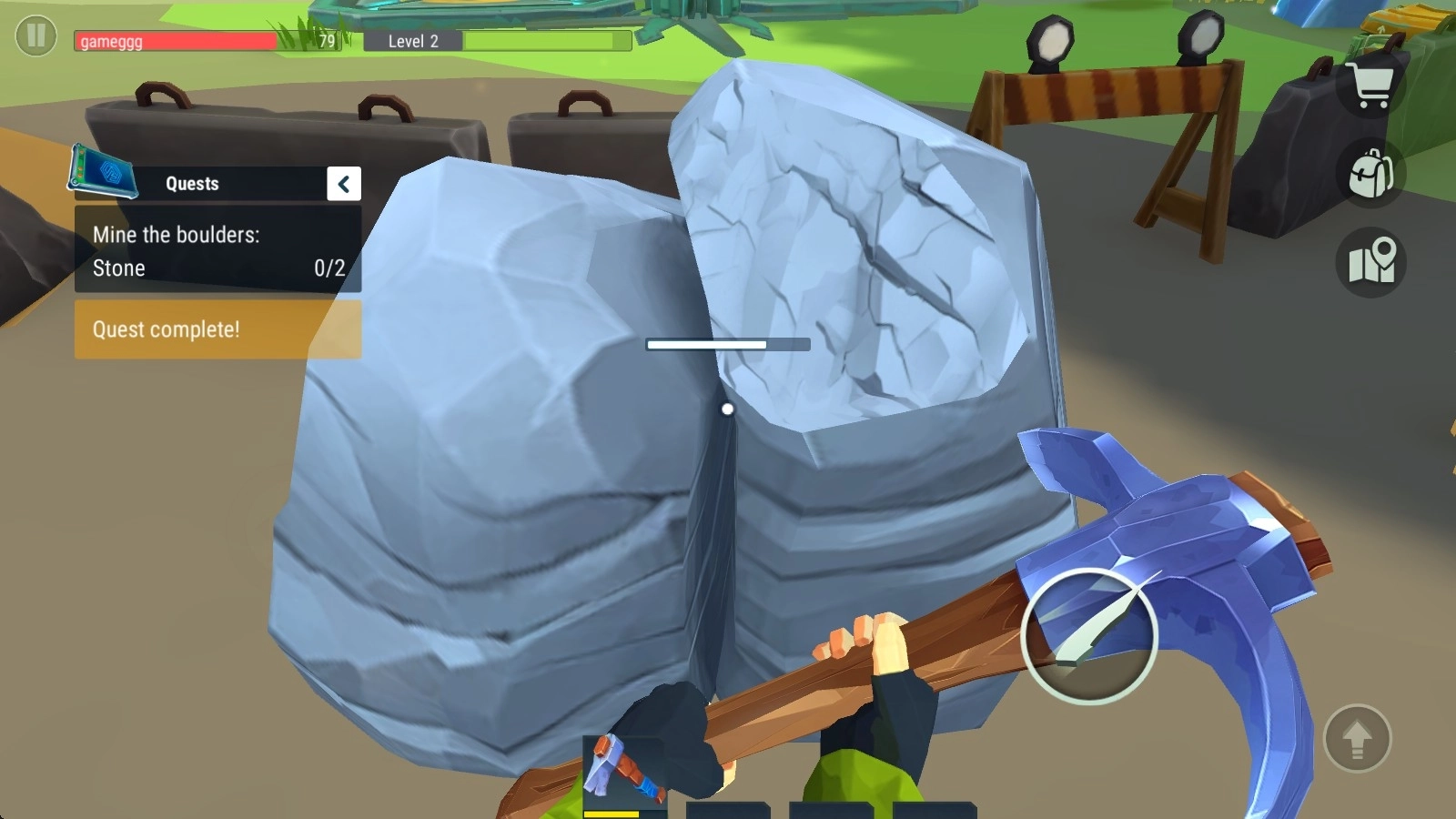Open the Mine the boulders quest entry
The height and width of the screenshot is (819, 1456).
coord(217,250)
